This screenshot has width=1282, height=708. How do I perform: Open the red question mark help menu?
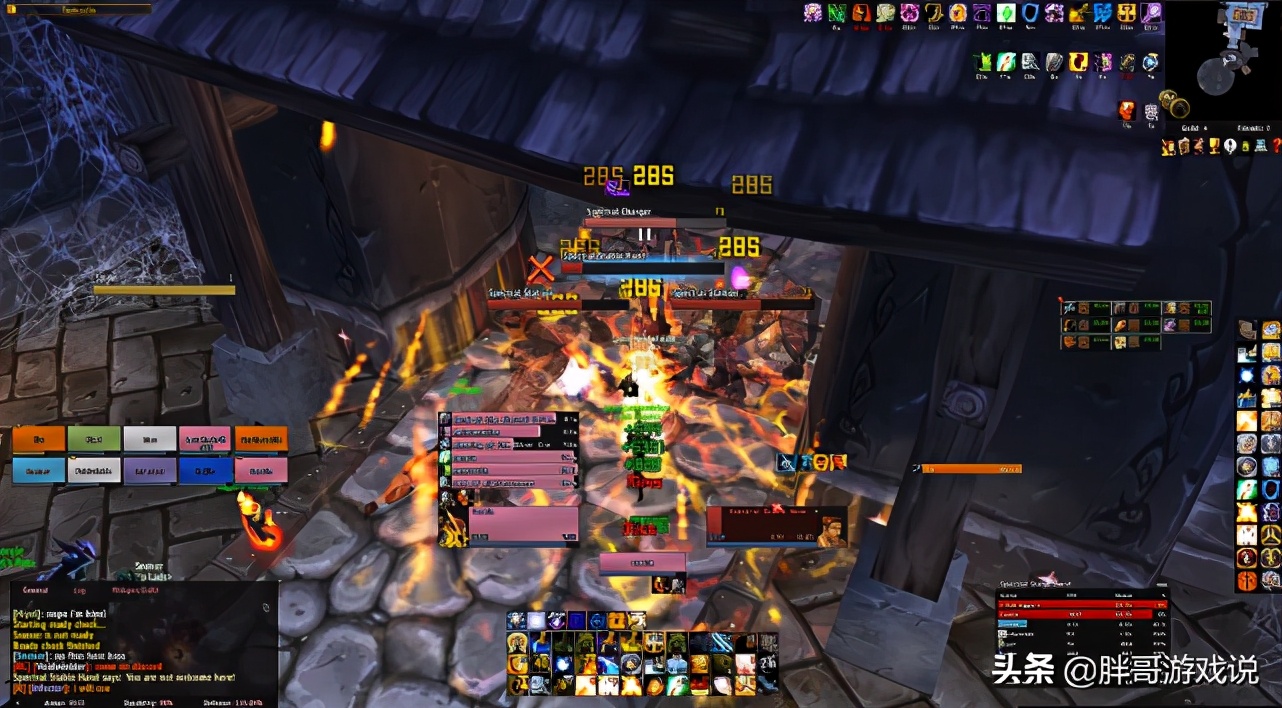click(x=1276, y=146)
